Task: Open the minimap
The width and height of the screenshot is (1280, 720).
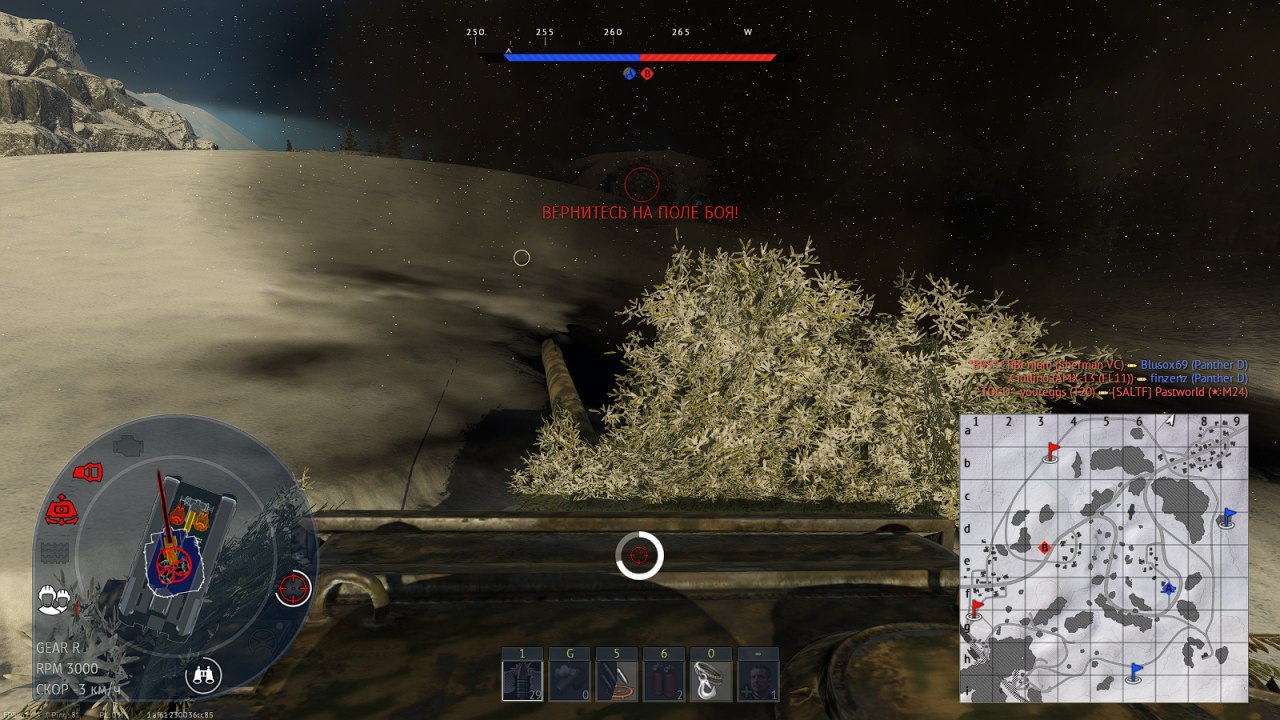Action: pyautogui.click(x=1103, y=558)
